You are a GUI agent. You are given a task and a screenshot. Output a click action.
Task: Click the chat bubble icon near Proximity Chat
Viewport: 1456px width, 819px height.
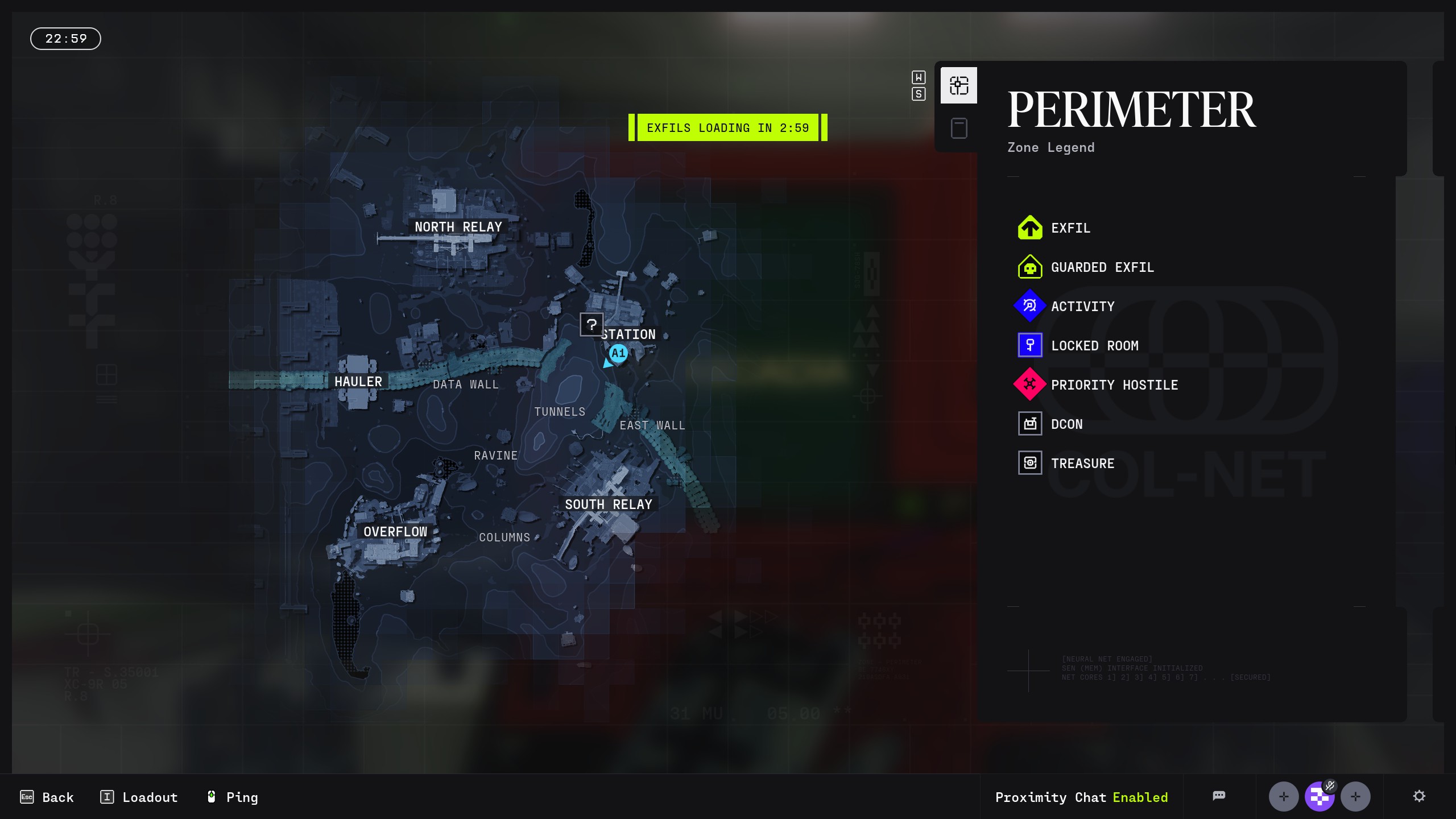point(1220,796)
